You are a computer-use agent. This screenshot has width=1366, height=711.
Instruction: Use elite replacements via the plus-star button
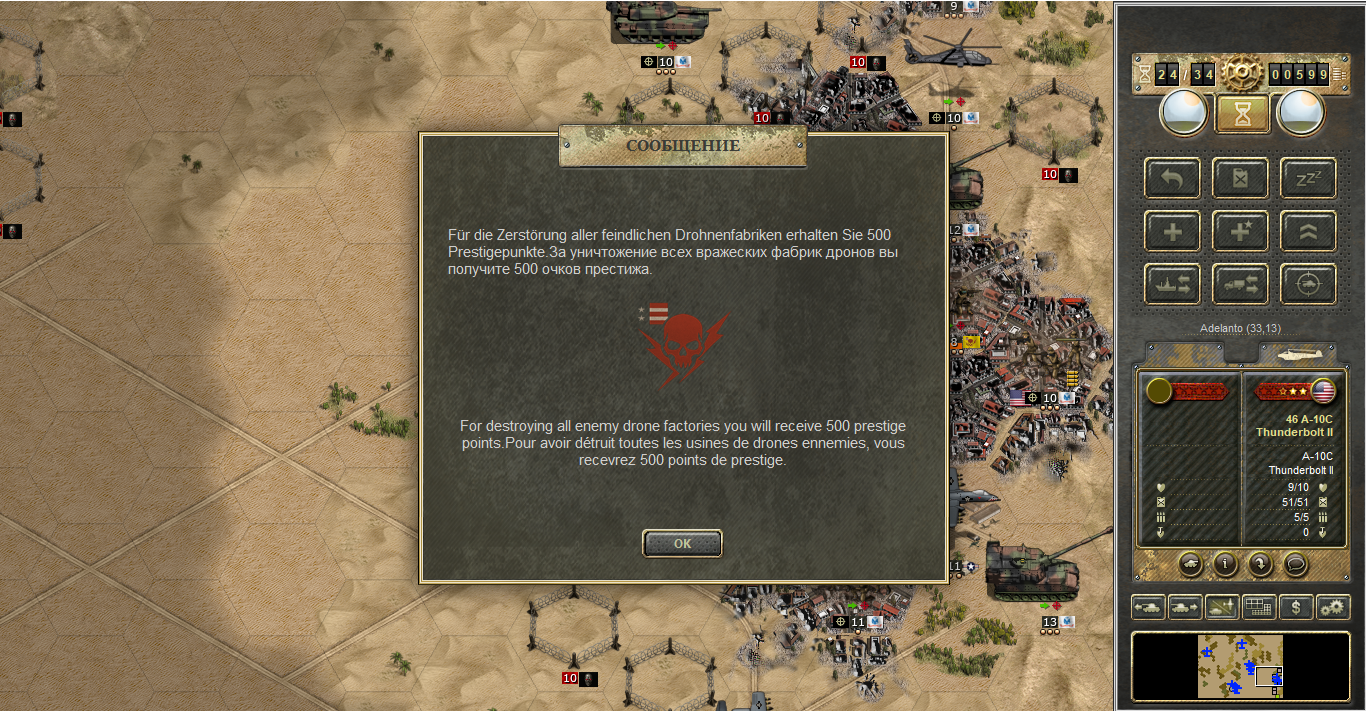click(1240, 232)
